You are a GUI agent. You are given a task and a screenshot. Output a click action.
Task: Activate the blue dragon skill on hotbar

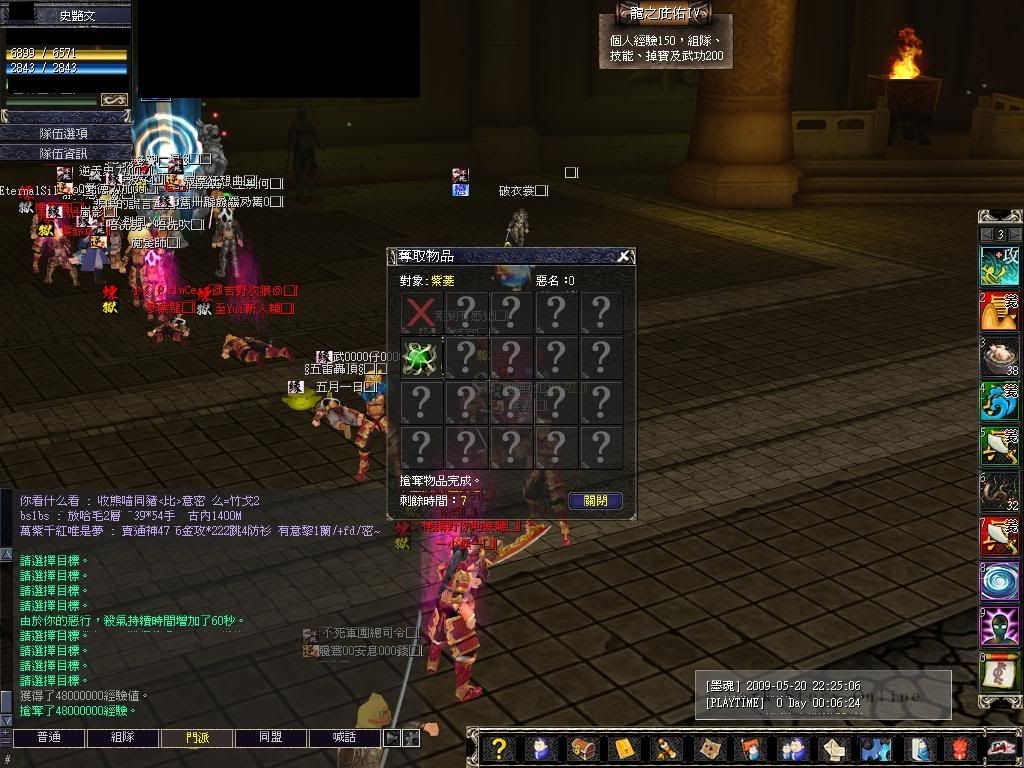point(999,402)
